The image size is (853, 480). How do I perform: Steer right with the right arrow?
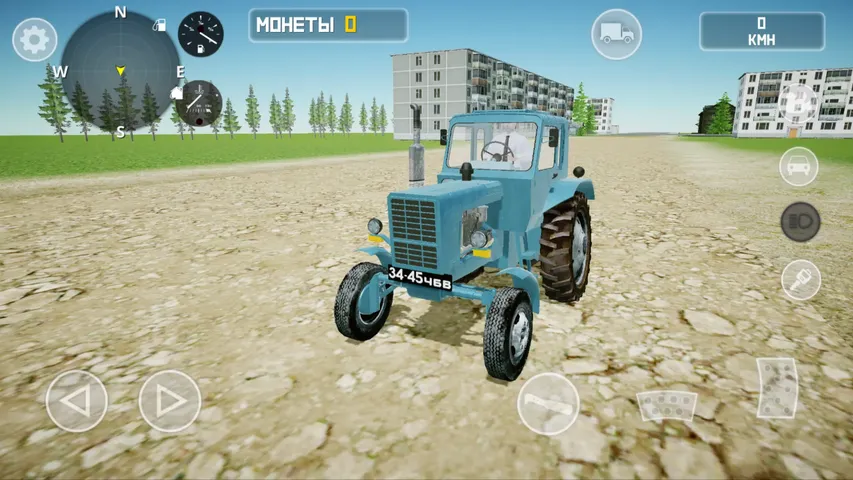[169, 401]
